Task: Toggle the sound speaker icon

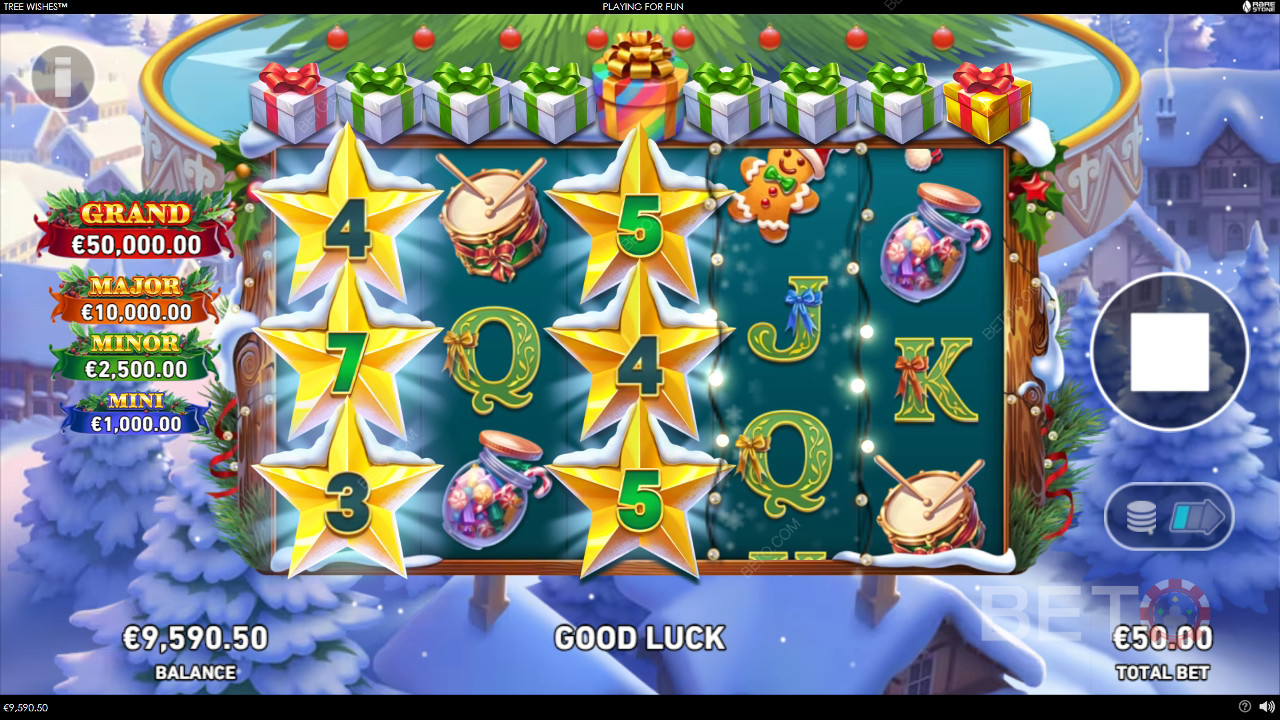Action: tap(1264, 707)
